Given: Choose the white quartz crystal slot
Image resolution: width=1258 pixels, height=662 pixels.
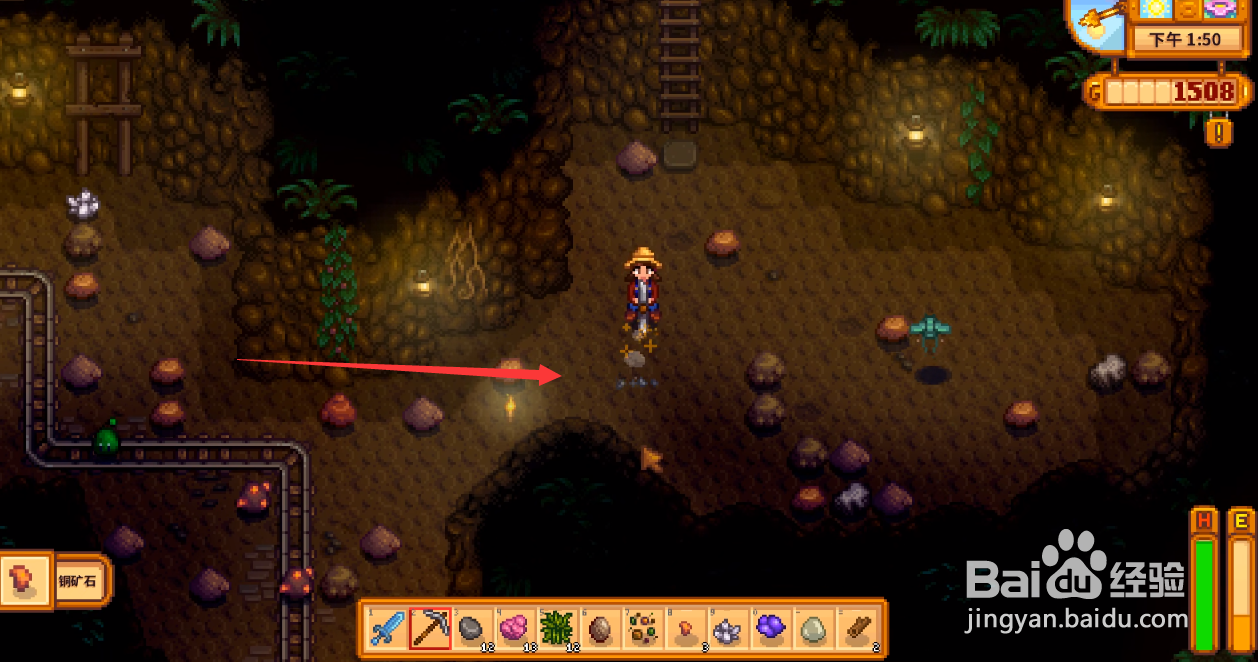Looking at the screenshot, I should [x=729, y=629].
